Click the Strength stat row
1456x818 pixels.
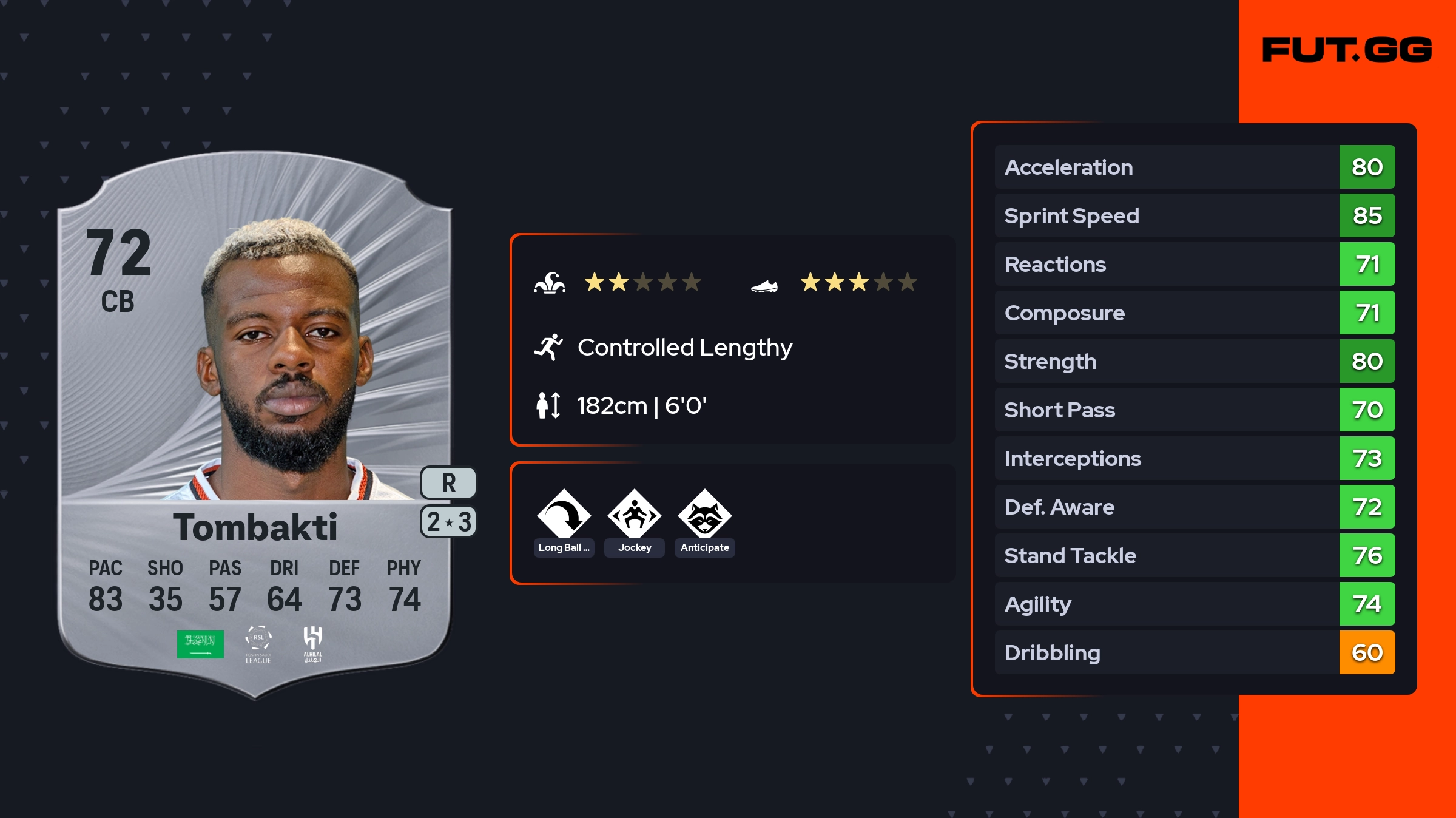(x=1194, y=361)
